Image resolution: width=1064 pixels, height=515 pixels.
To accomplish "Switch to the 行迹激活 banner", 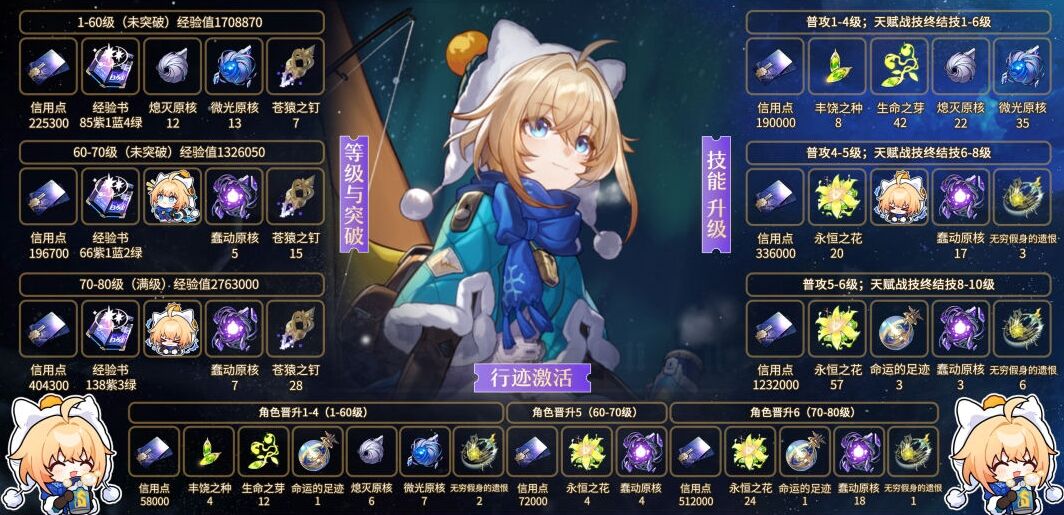I will pos(532,378).
